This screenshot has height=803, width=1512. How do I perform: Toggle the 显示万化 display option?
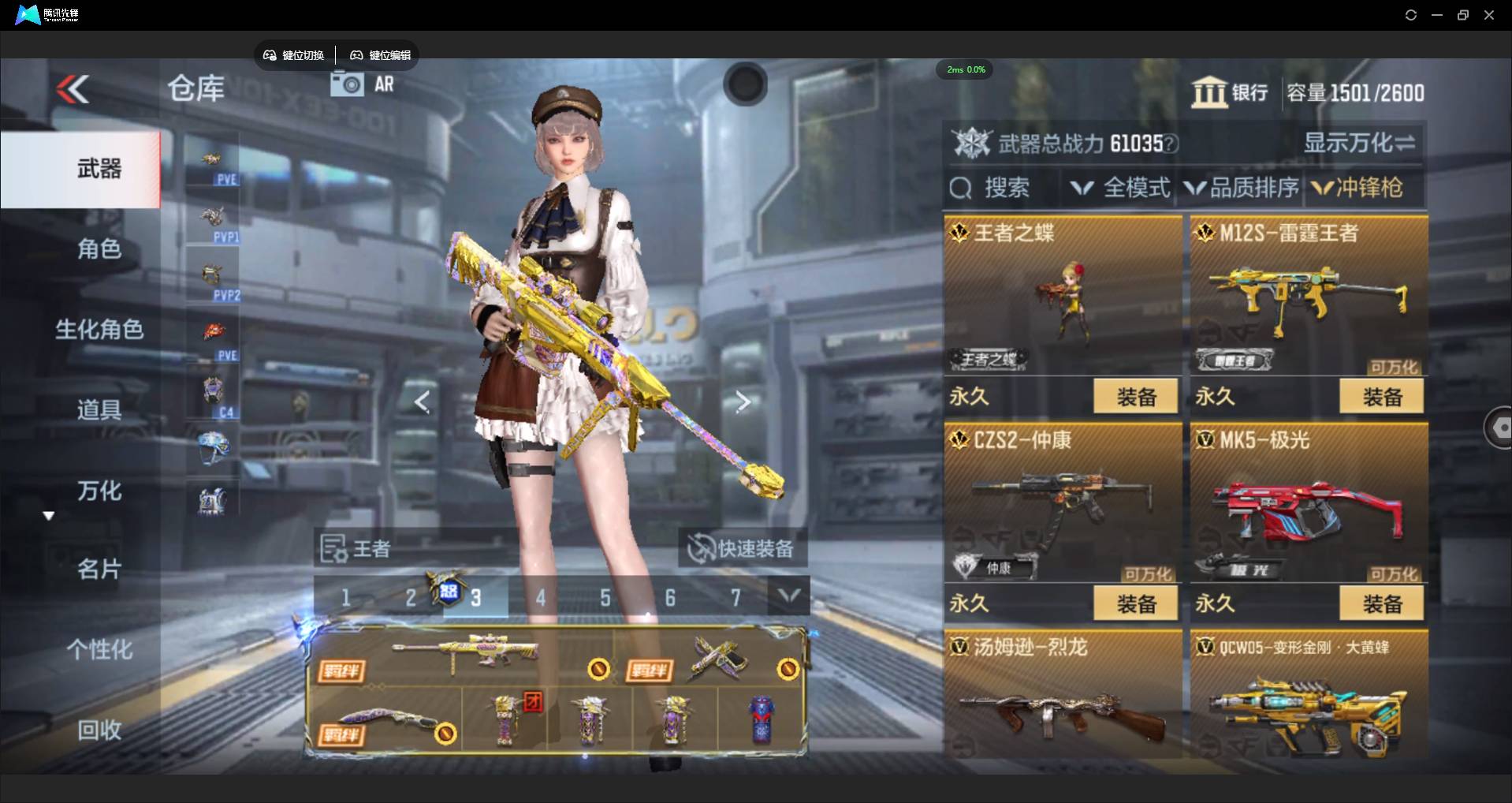pyautogui.click(x=1358, y=143)
